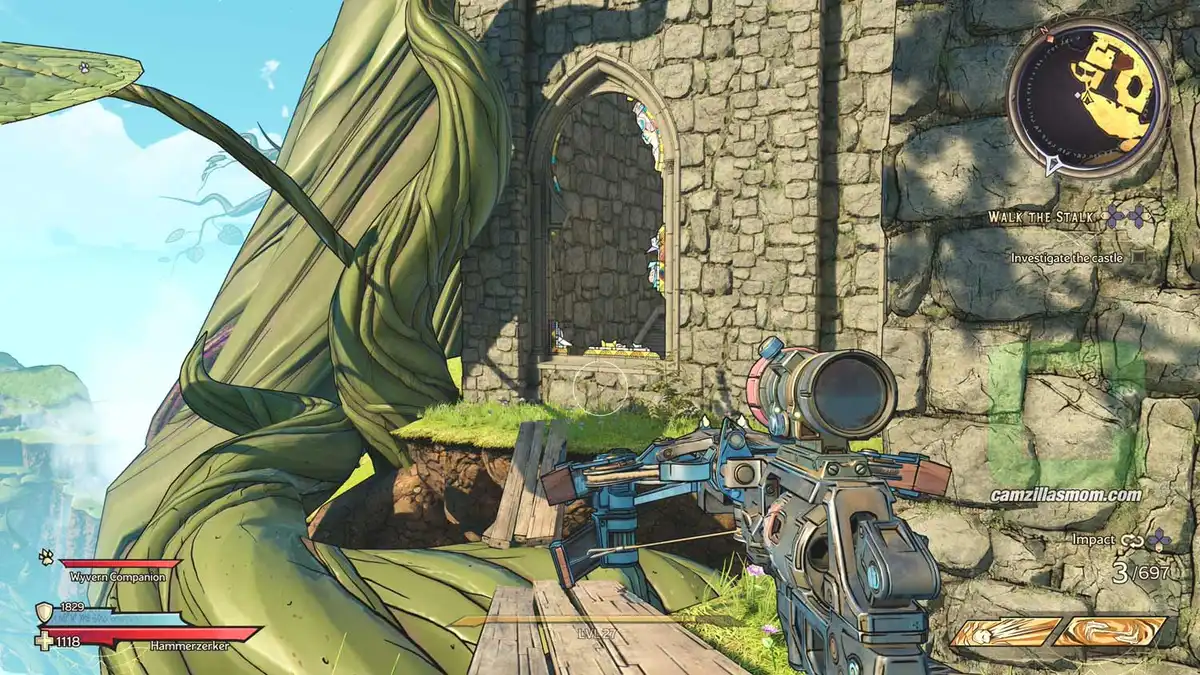Click the Wyvern Companion paw icon
The width and height of the screenshot is (1200, 675).
coord(46,556)
